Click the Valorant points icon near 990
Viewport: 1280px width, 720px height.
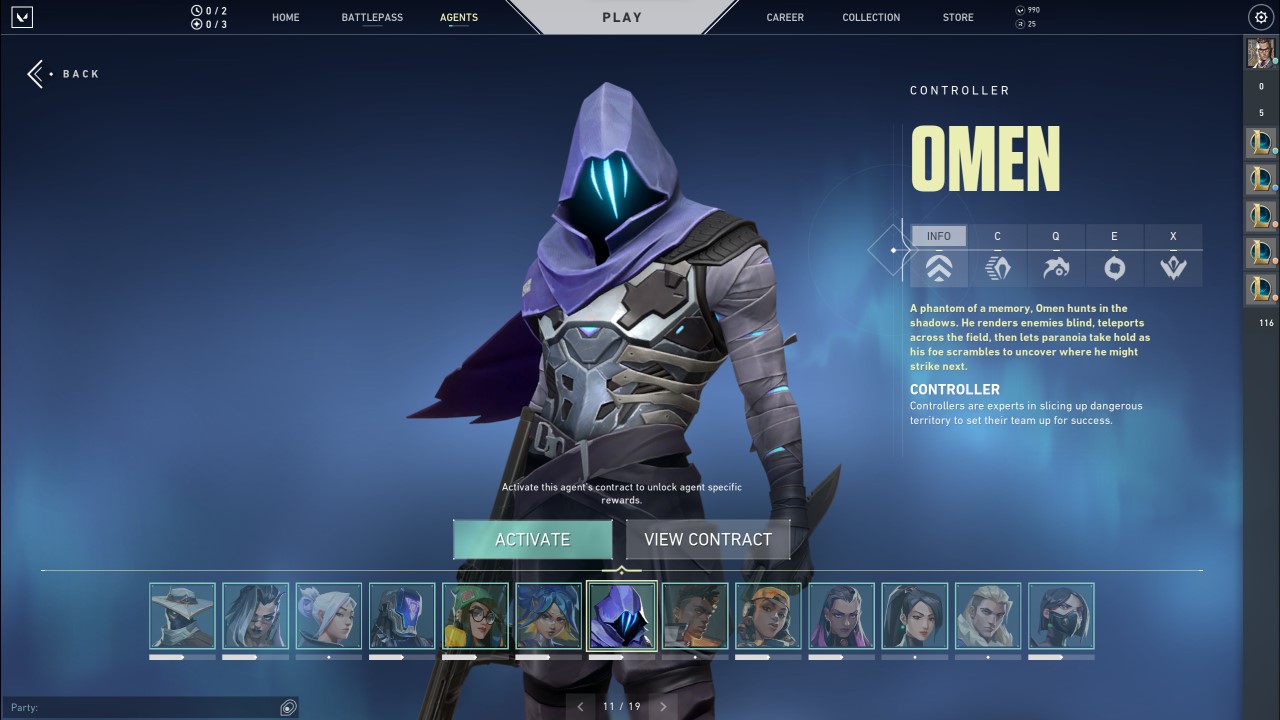[x=1021, y=10]
